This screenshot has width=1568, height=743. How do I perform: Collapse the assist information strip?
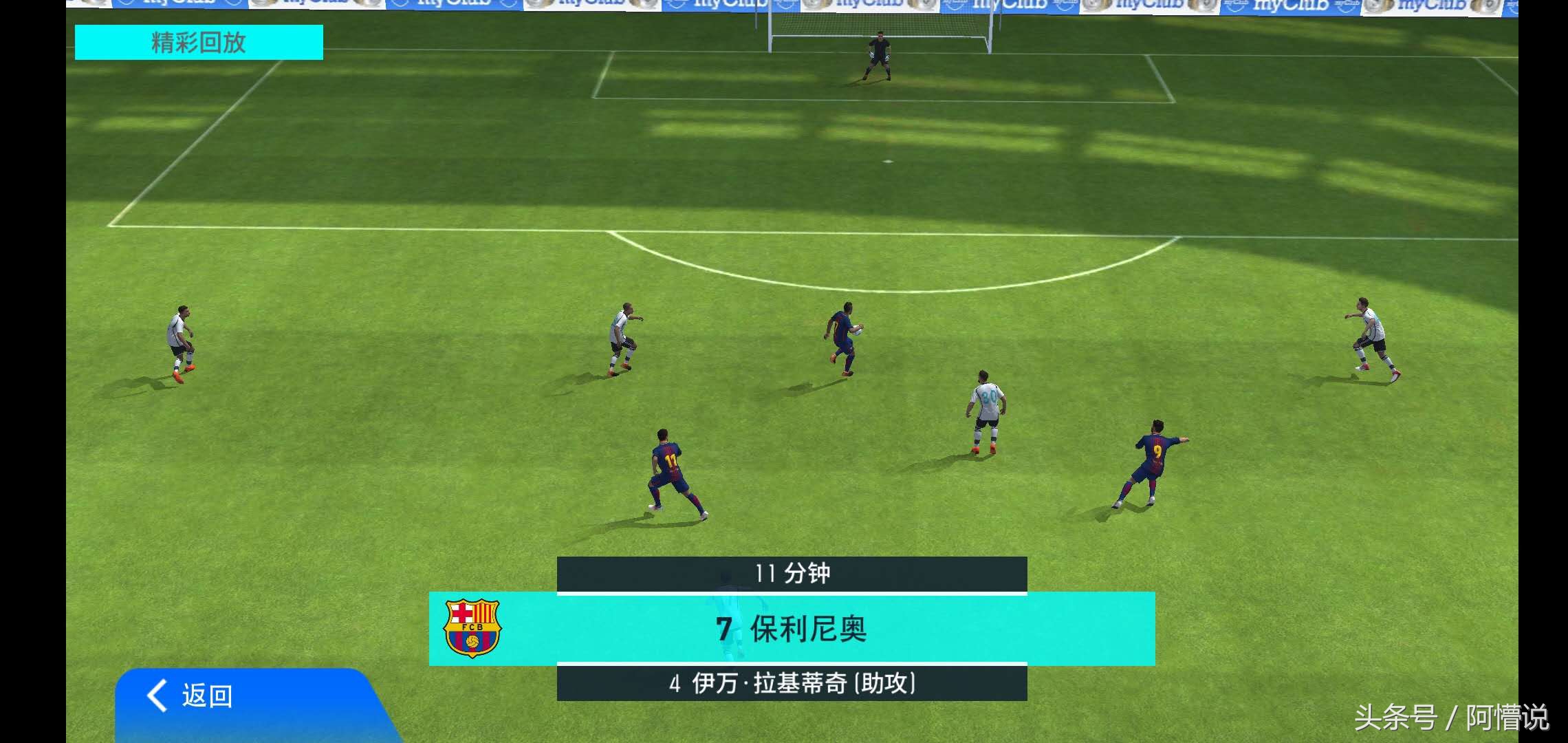click(791, 683)
